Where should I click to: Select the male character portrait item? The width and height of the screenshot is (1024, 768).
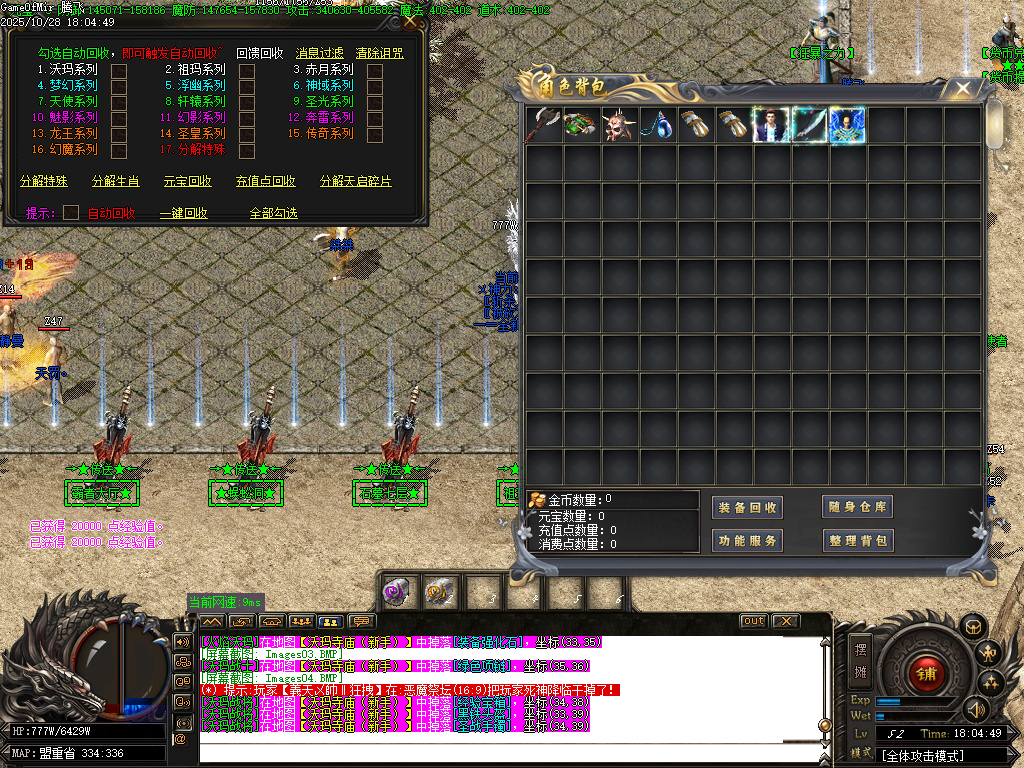771,126
